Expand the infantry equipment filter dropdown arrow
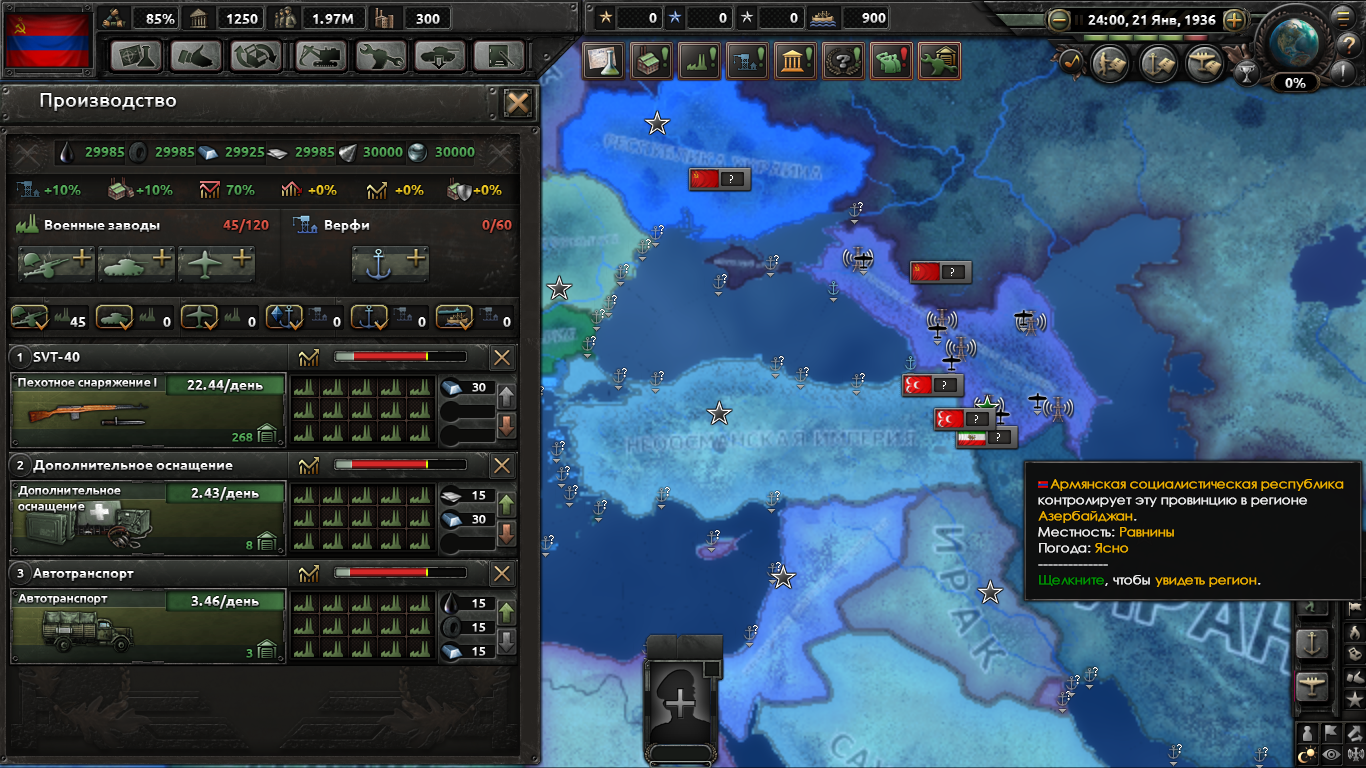The image size is (1366, 768). pyautogui.click(x=41, y=327)
